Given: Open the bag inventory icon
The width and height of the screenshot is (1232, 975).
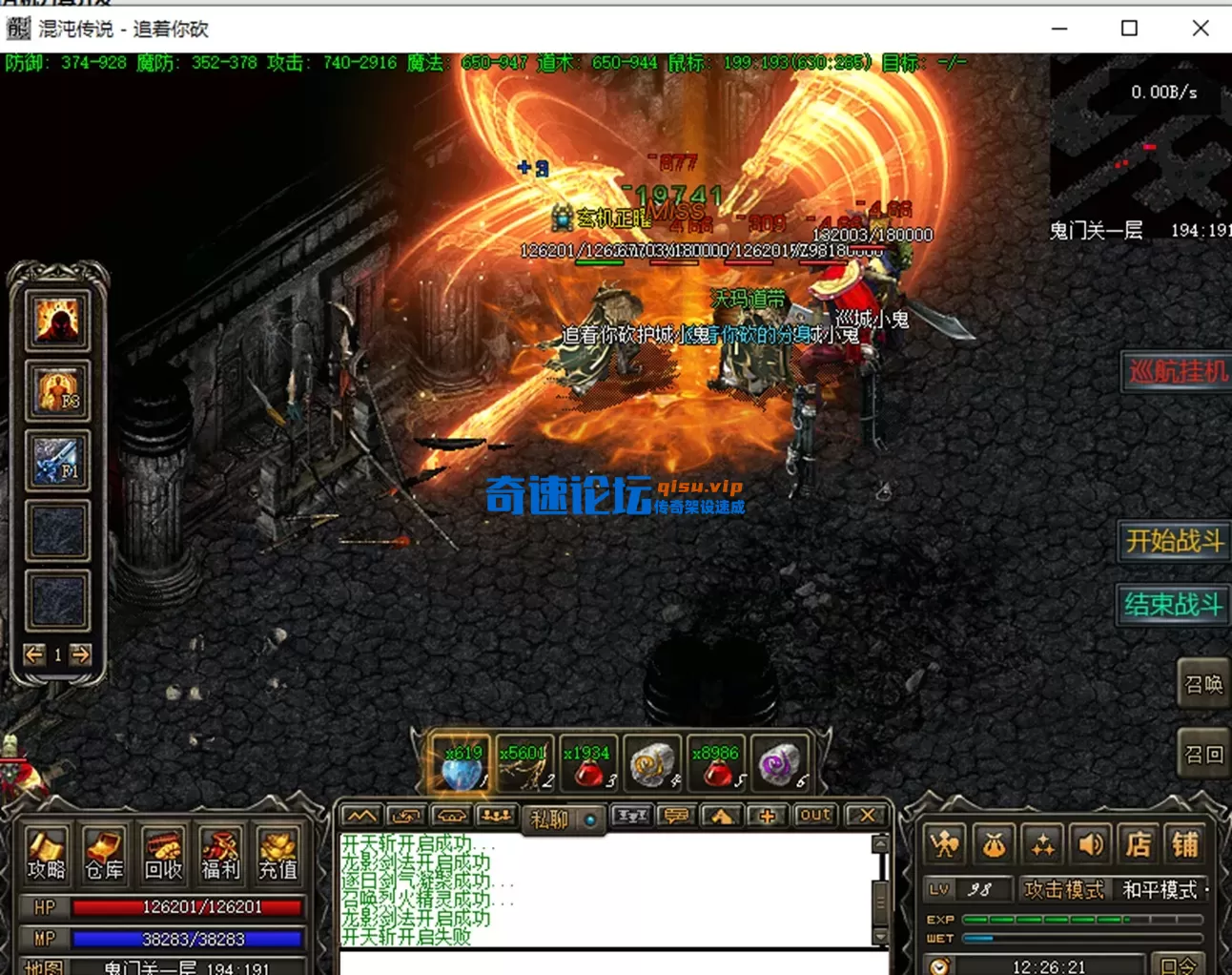Looking at the screenshot, I should click(995, 844).
